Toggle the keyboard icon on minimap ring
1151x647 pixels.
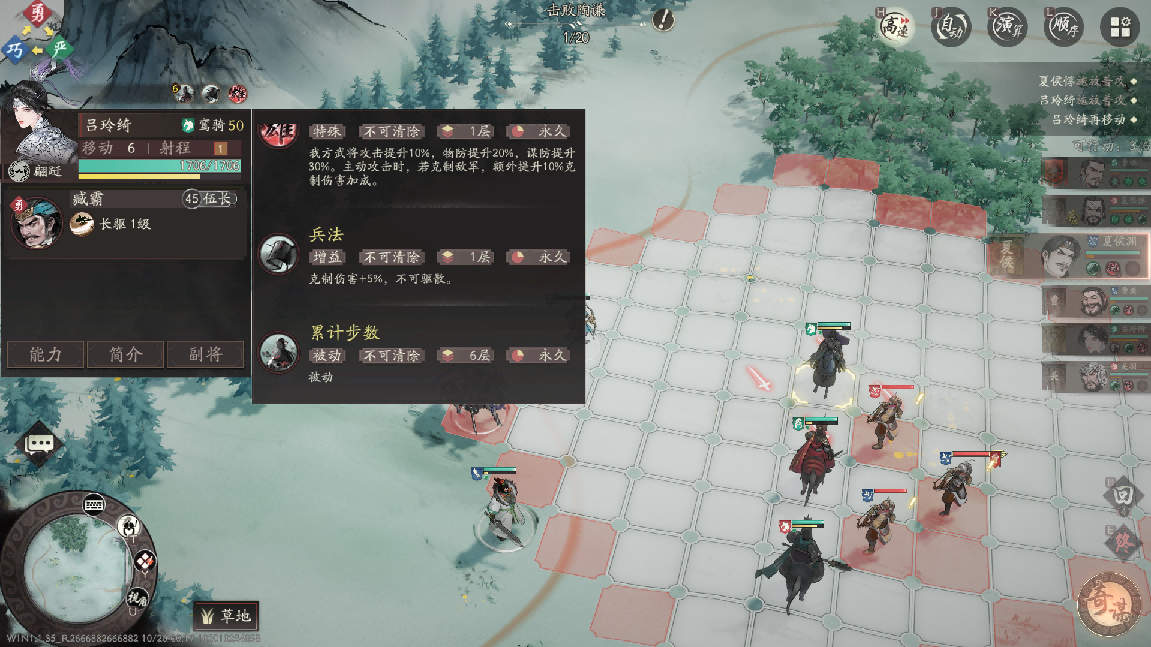[x=96, y=502]
